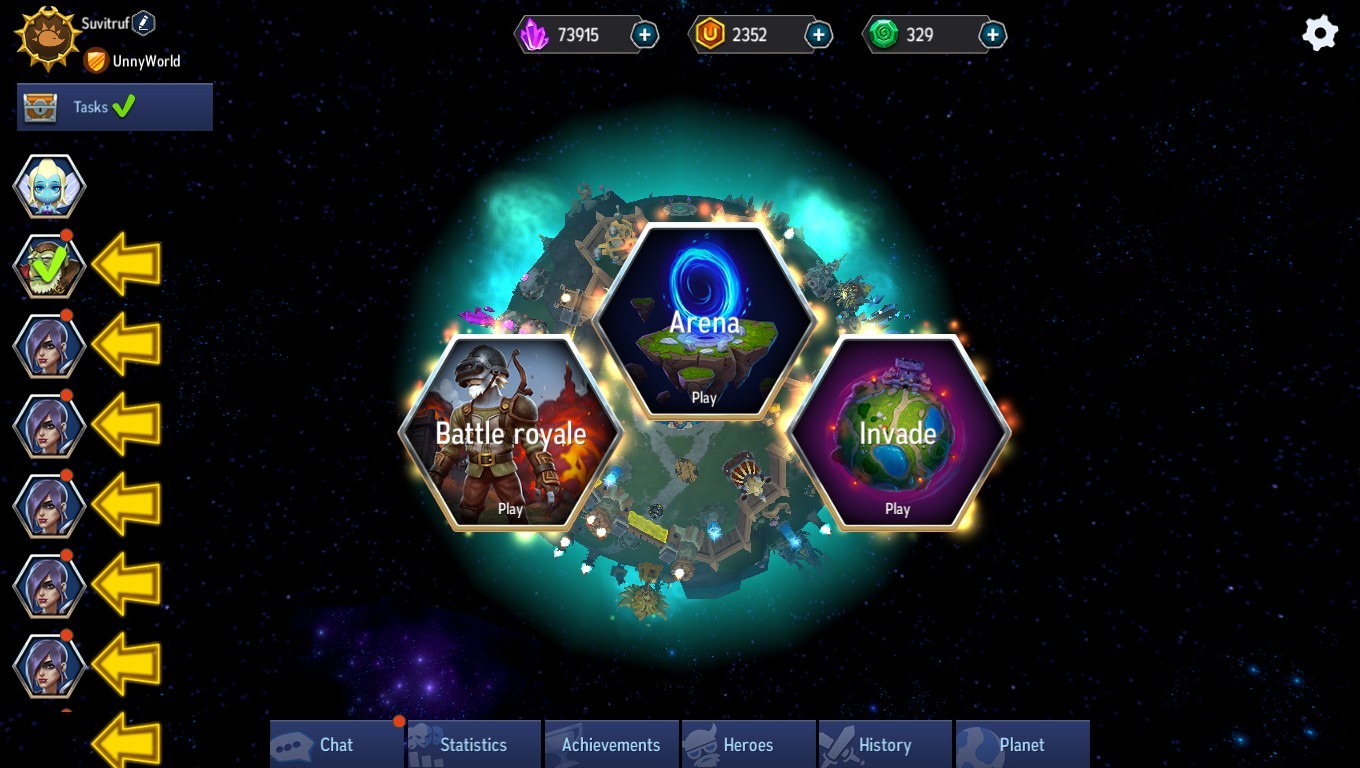Select the blue-skinned blonde hero portrait
The height and width of the screenshot is (768, 1360).
pyautogui.click(x=49, y=187)
